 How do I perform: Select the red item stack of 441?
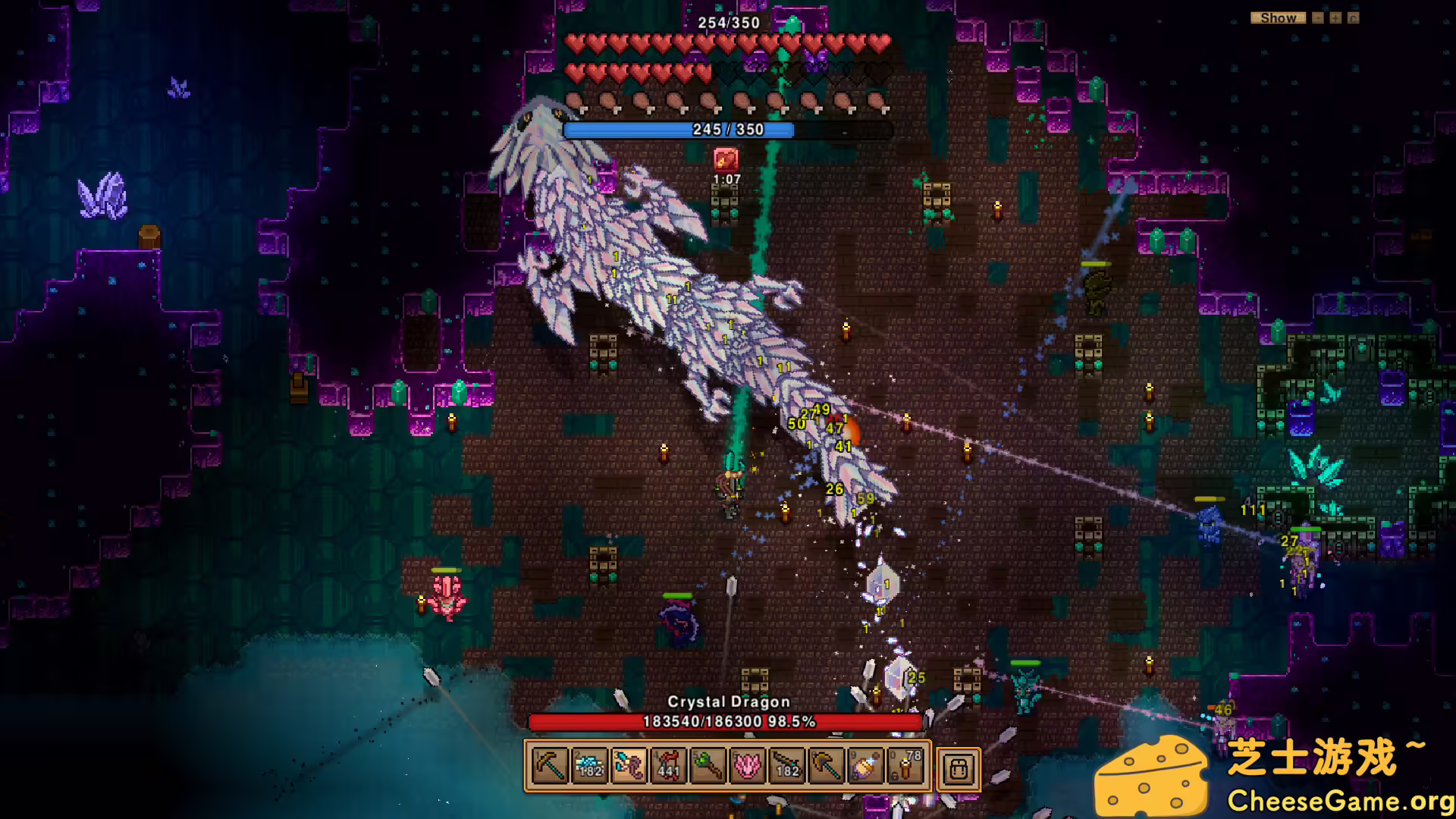tap(668, 767)
